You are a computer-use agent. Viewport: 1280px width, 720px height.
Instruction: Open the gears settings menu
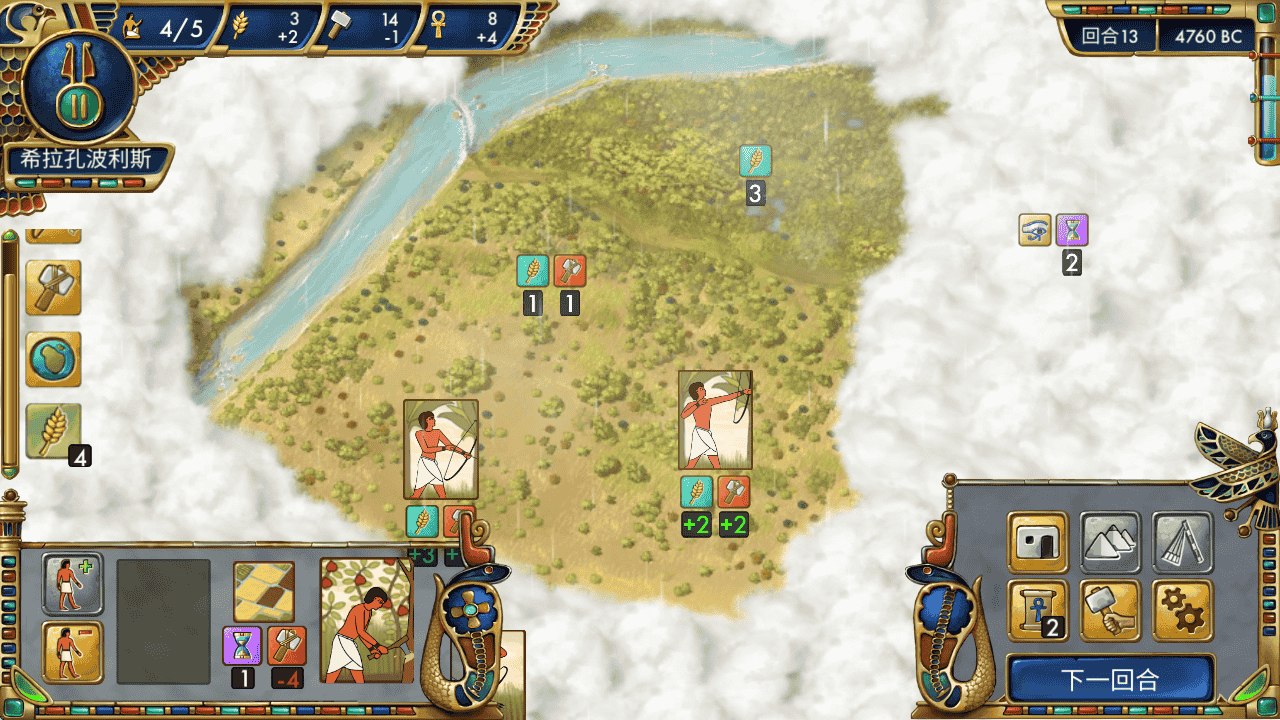(x=1182, y=609)
